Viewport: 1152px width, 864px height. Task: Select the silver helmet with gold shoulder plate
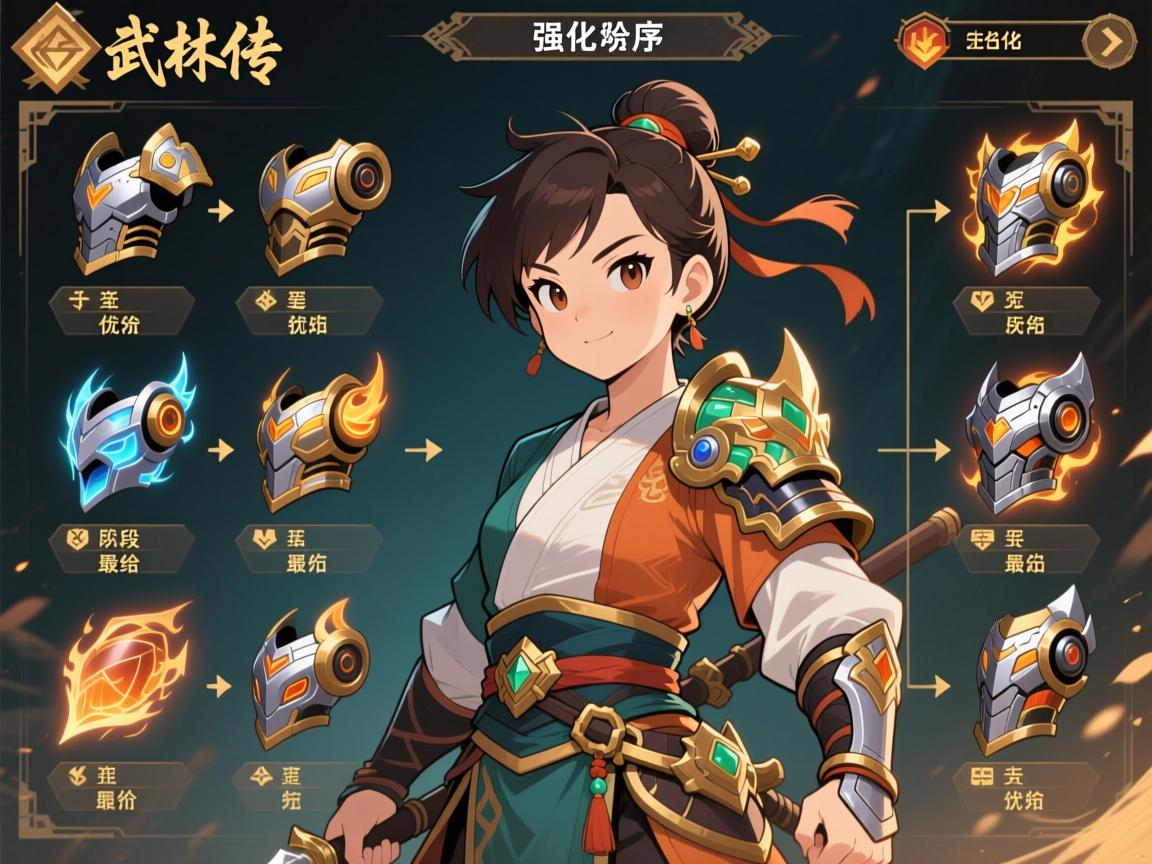coord(135,195)
